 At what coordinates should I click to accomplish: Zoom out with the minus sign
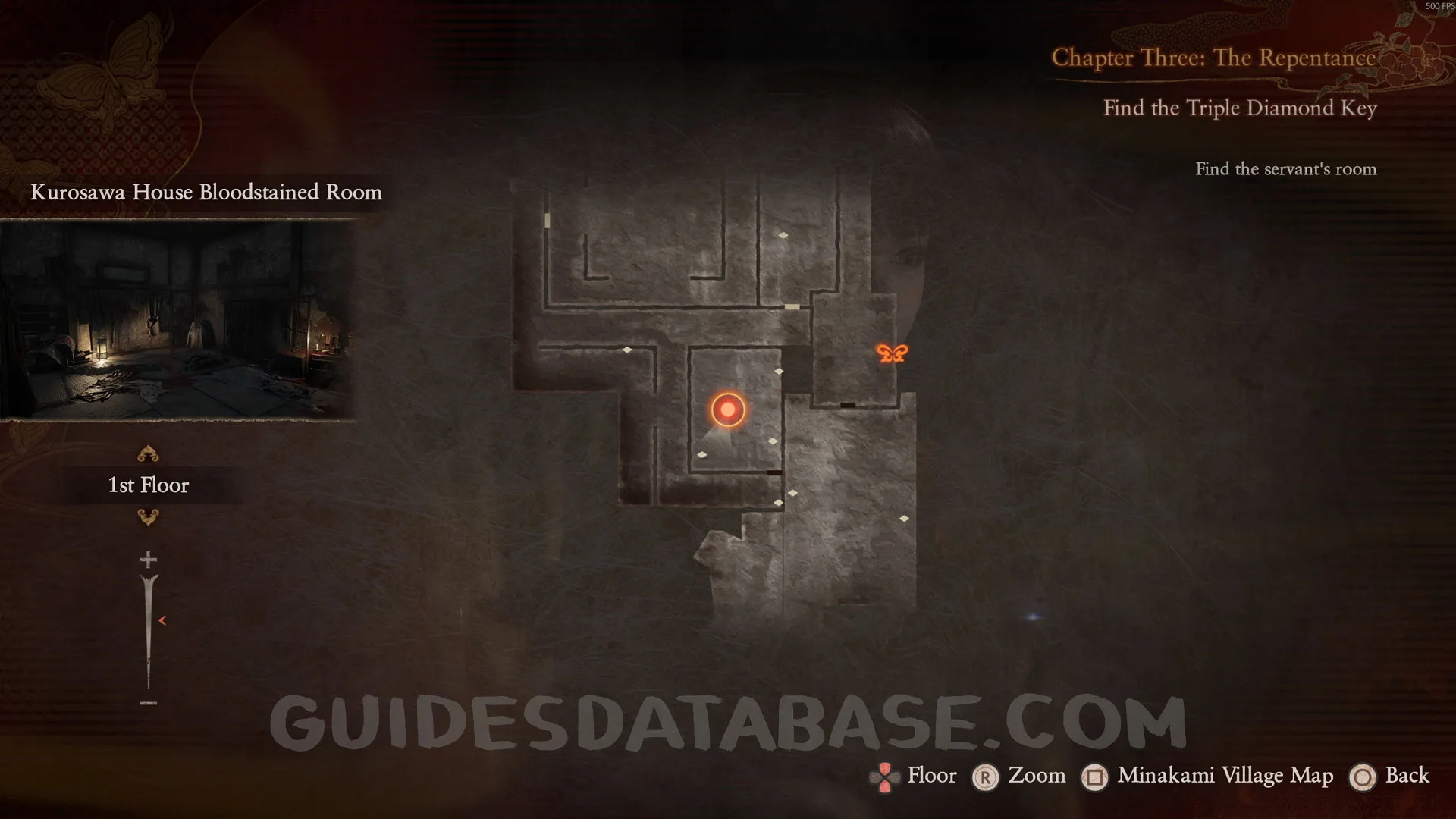[x=148, y=703]
